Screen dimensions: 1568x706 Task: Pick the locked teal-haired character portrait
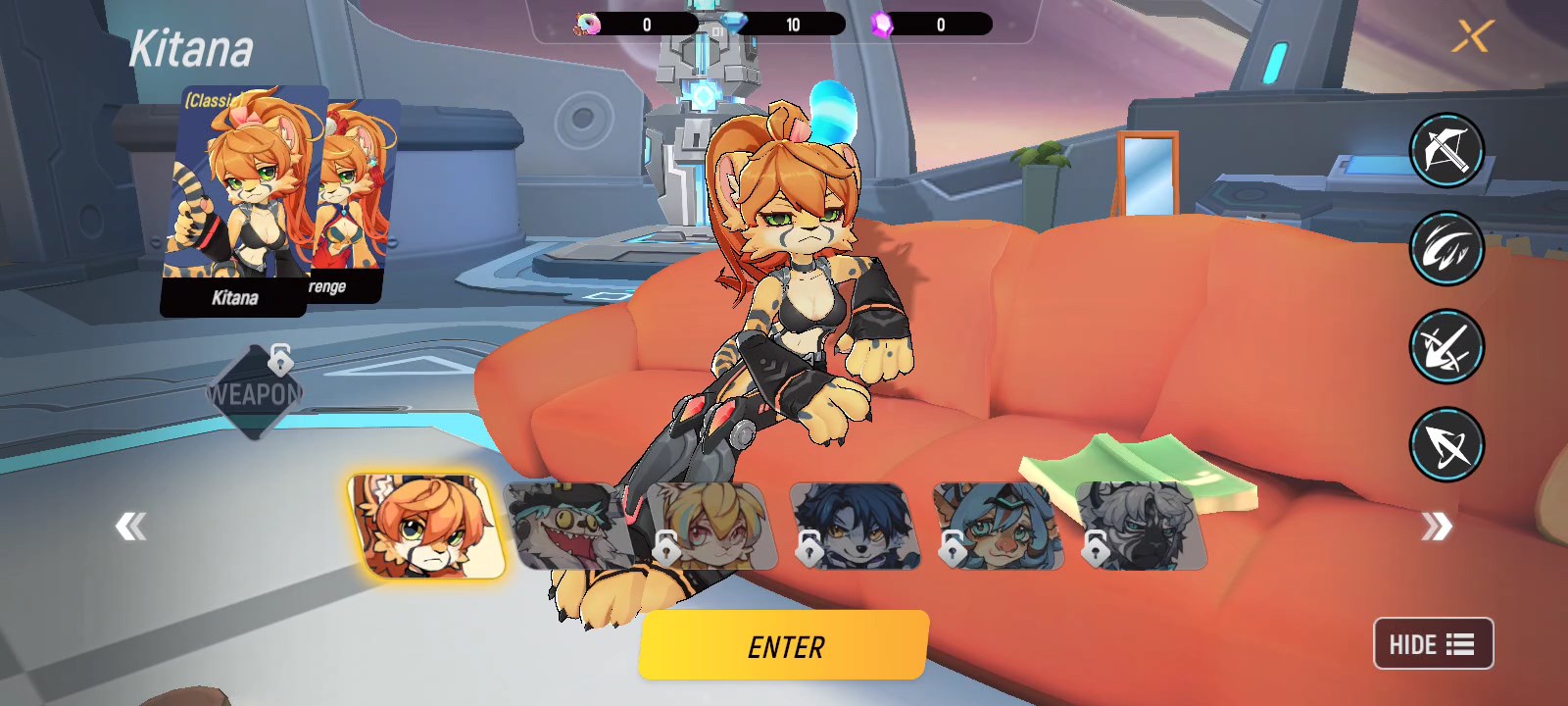pos(998,527)
